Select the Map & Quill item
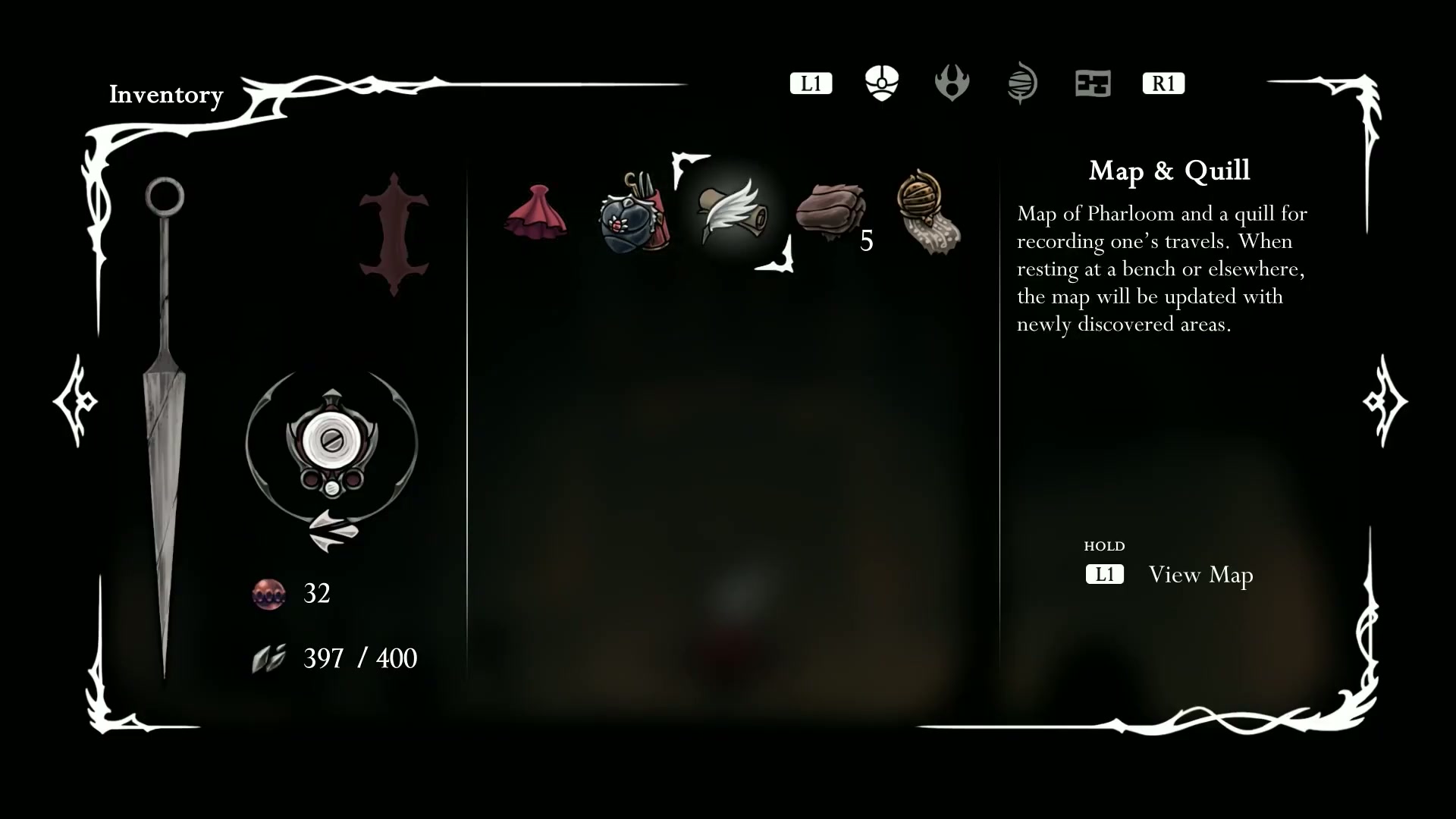The height and width of the screenshot is (819, 1456). tap(732, 212)
